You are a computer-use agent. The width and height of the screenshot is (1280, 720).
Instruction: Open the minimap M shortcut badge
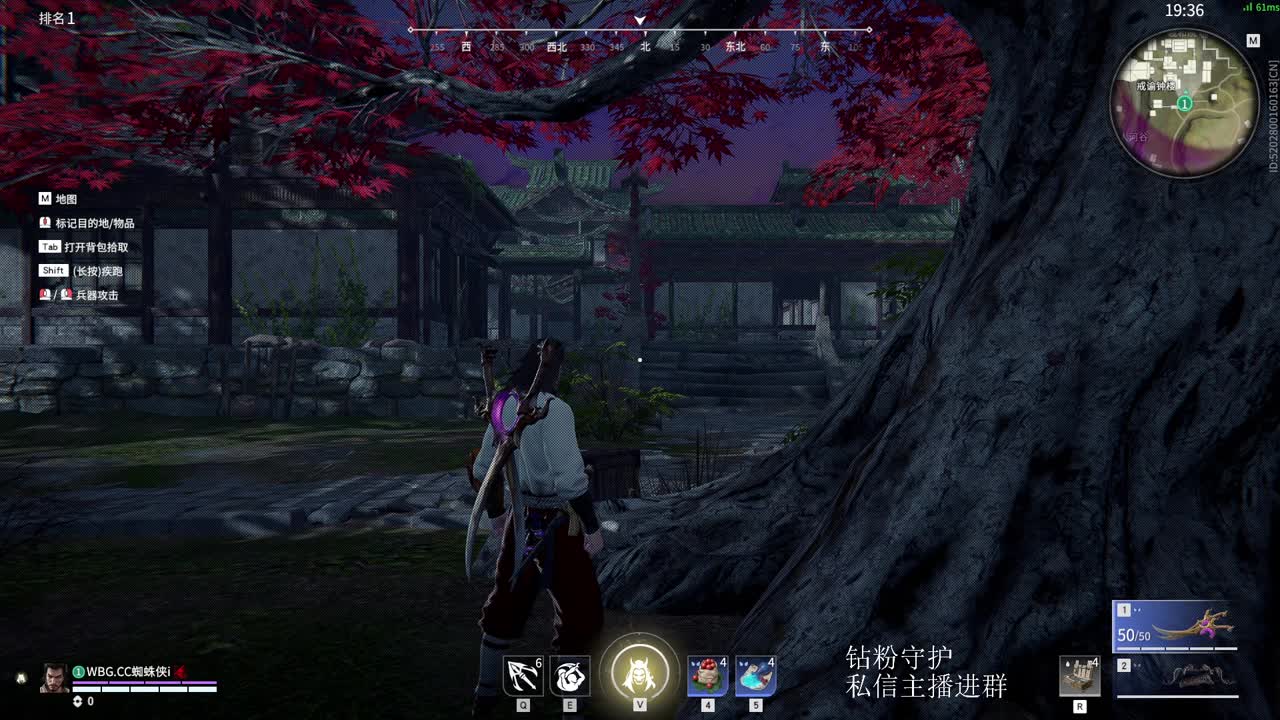pyautogui.click(x=1253, y=40)
